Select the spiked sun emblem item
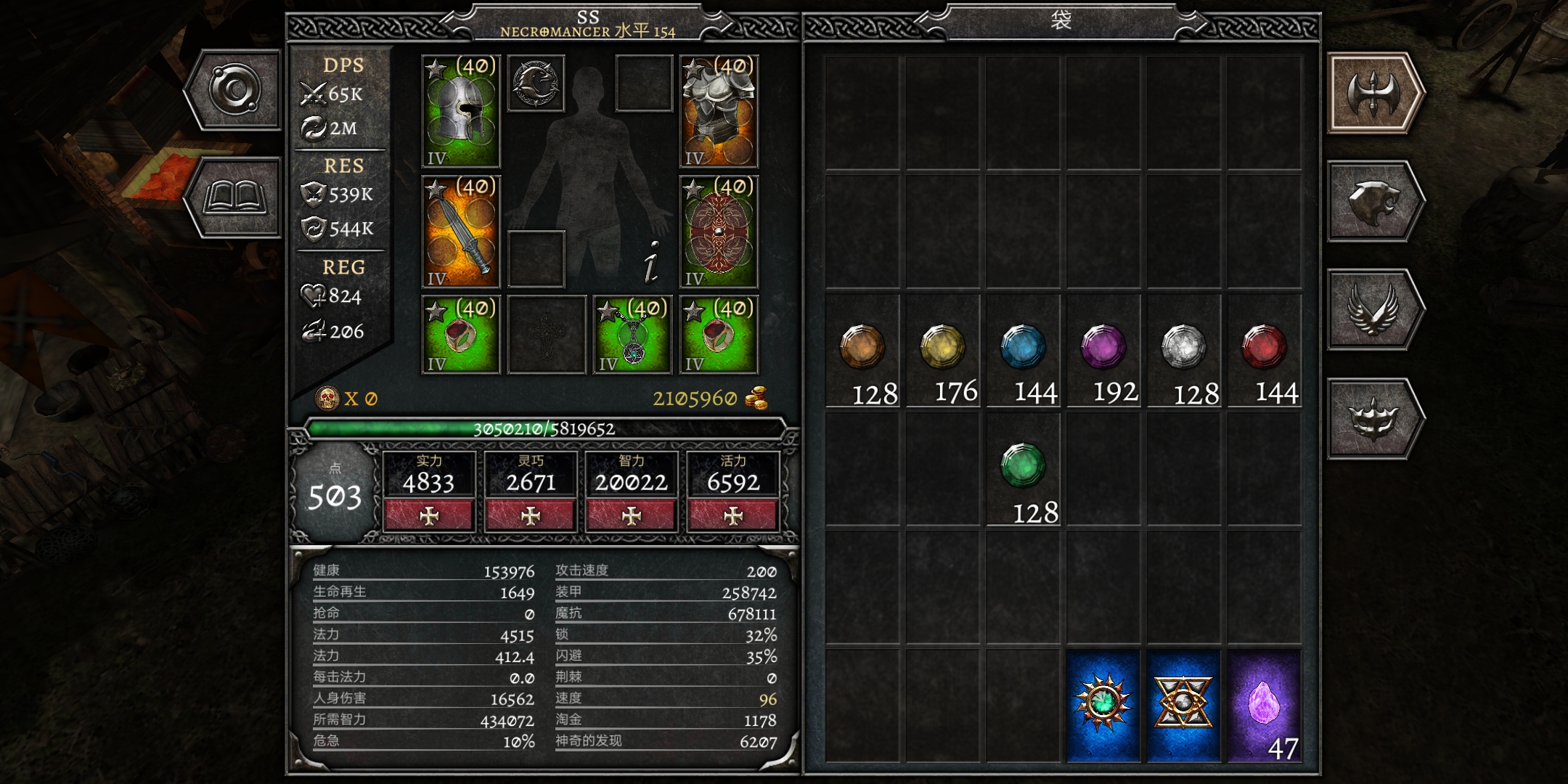 pos(1103,706)
